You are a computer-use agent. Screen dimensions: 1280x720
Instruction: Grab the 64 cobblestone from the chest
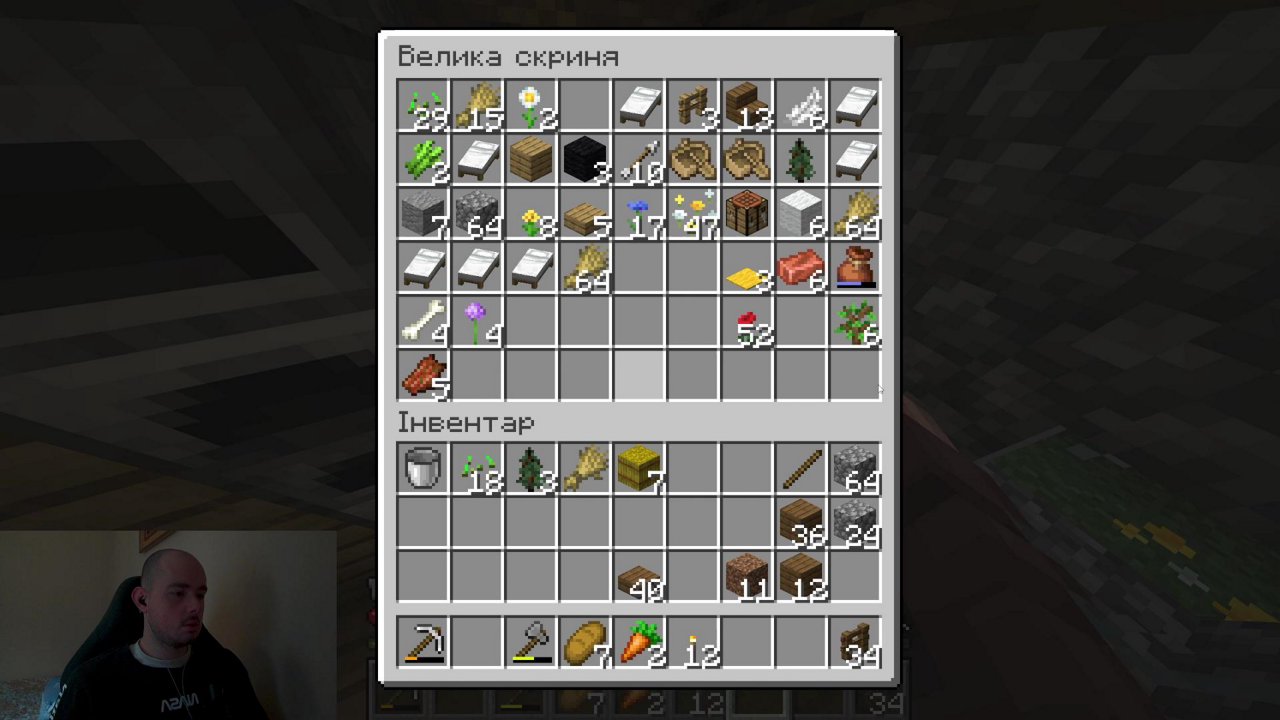(x=476, y=214)
